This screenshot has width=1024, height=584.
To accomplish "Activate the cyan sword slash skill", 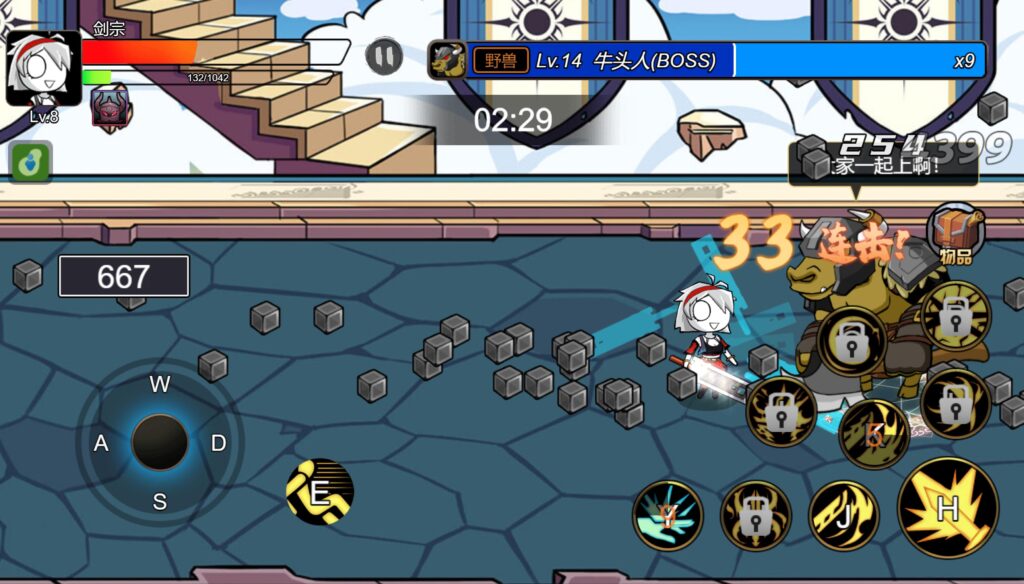I will click(667, 516).
